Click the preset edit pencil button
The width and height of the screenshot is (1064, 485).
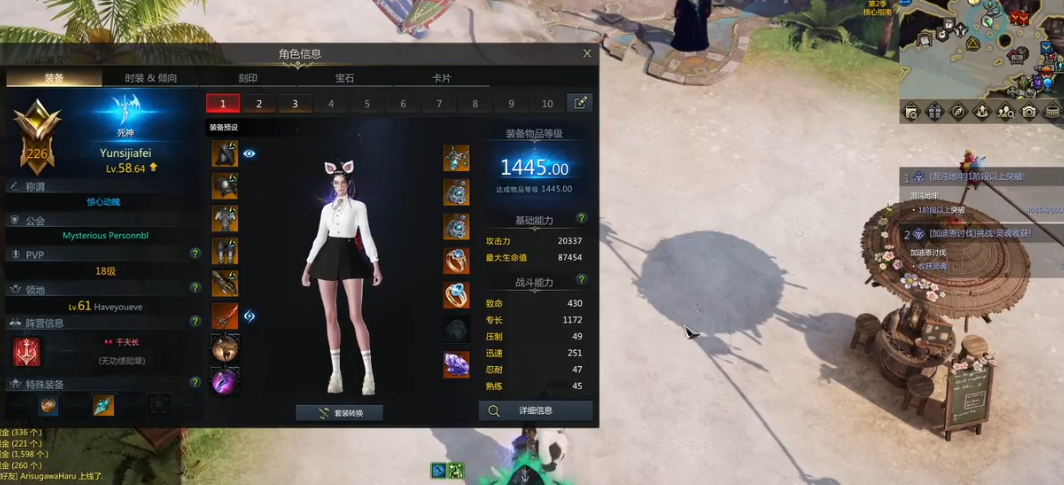579,103
